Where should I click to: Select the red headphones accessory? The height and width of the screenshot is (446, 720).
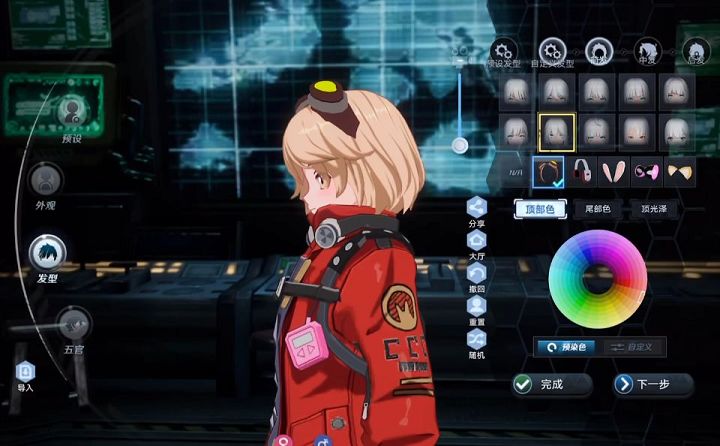coord(582,172)
